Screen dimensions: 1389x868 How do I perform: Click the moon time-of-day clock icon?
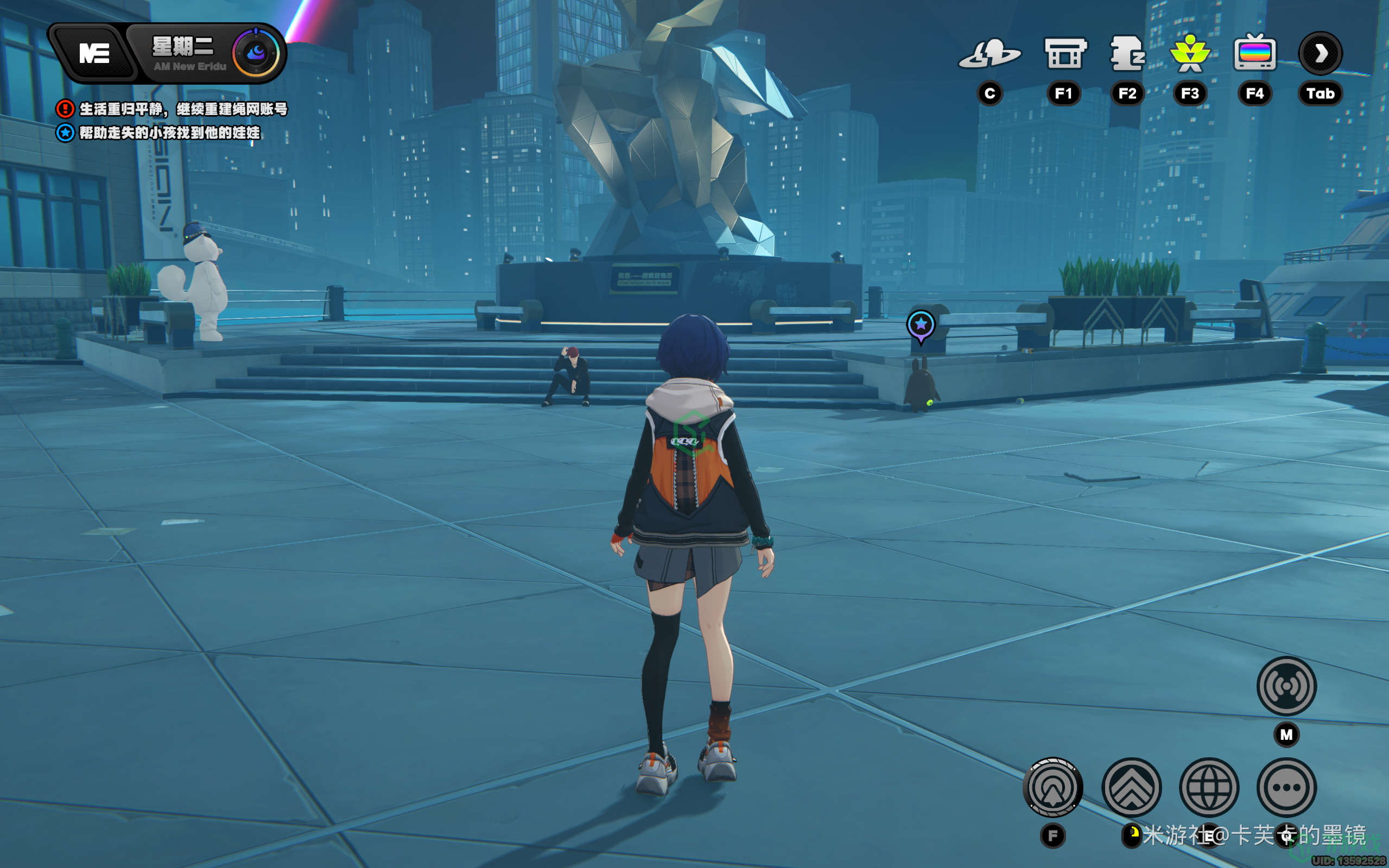click(x=256, y=53)
